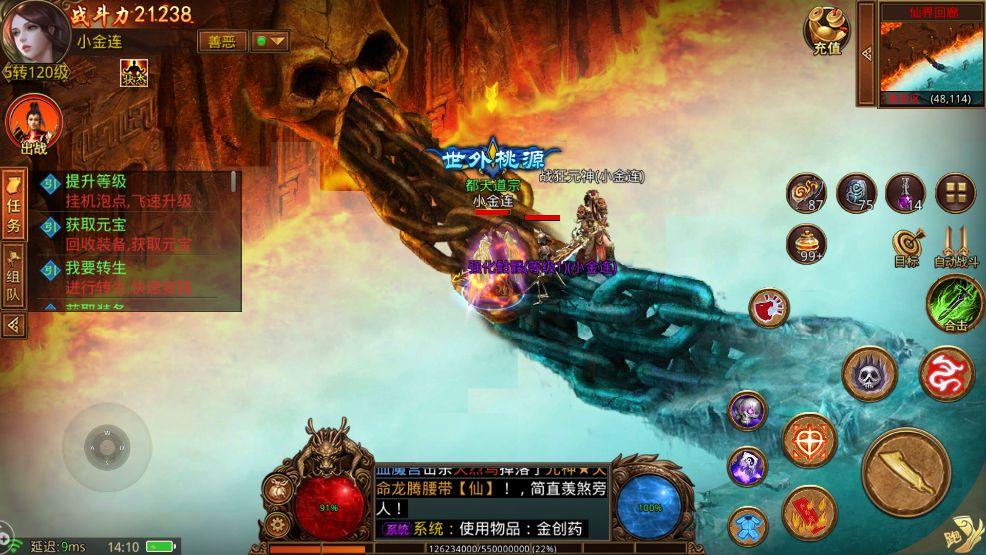986x555 pixels.
Task: Select the 获取元宝 quest entry
Action: [x=135, y=234]
